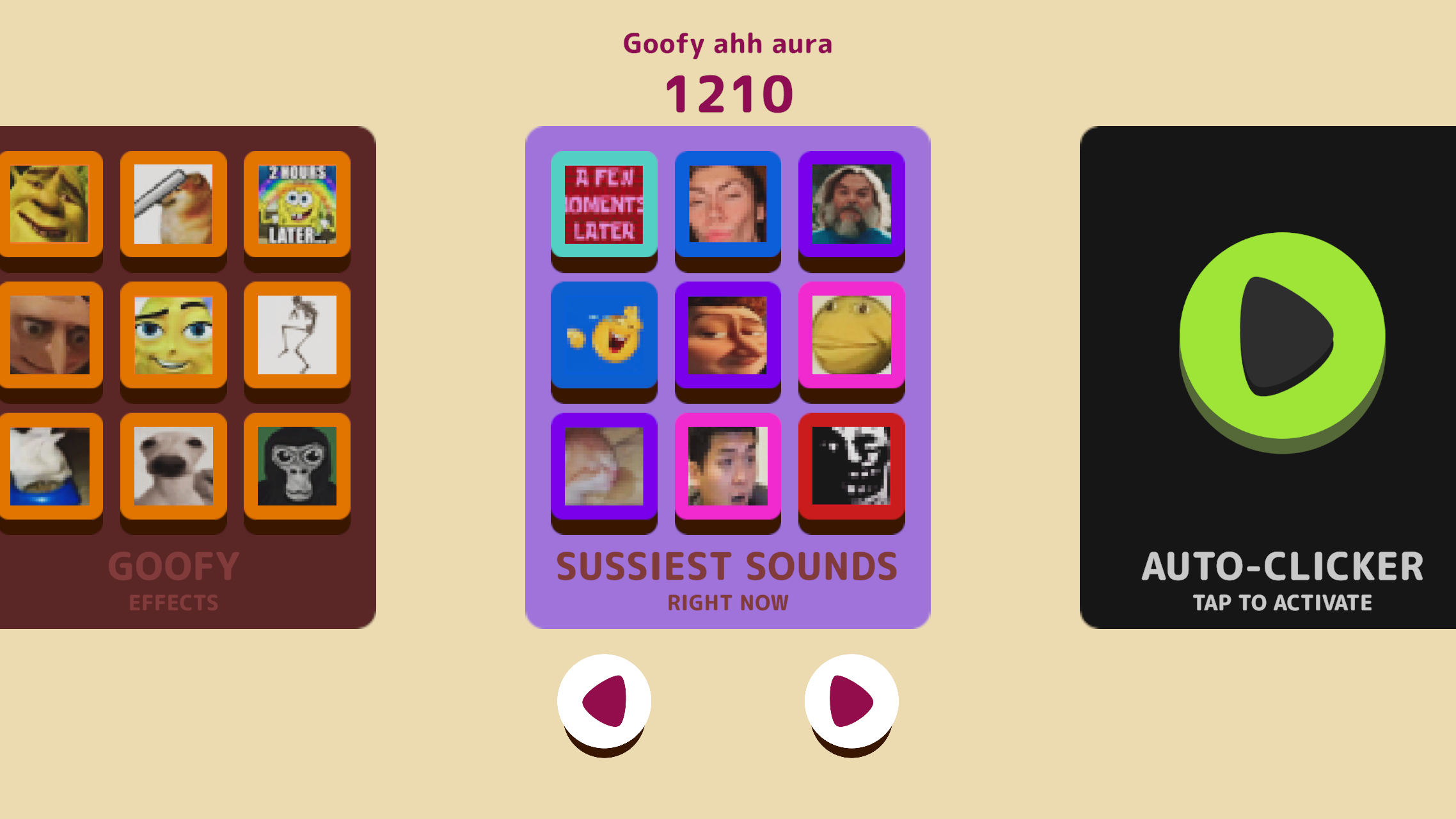
Task: Play the Cheems dog sound effect
Action: [x=173, y=203]
